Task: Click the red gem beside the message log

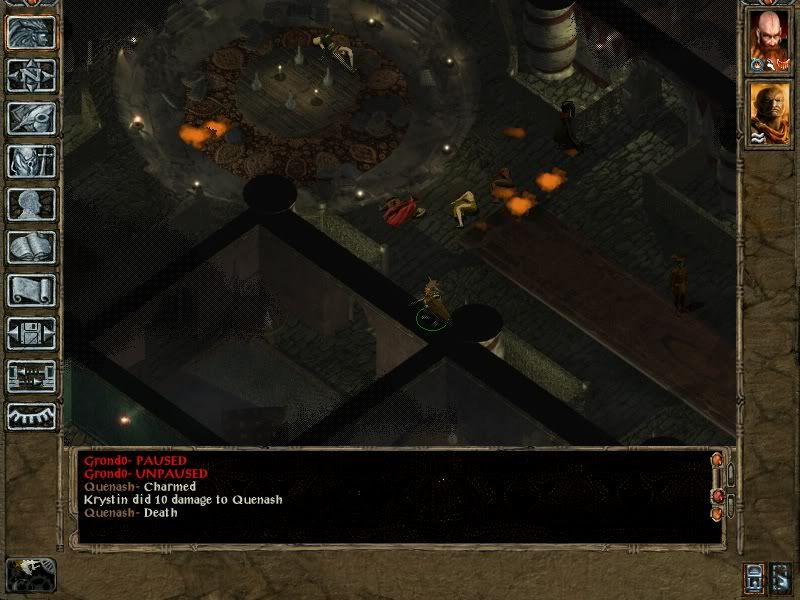Action: (x=716, y=496)
